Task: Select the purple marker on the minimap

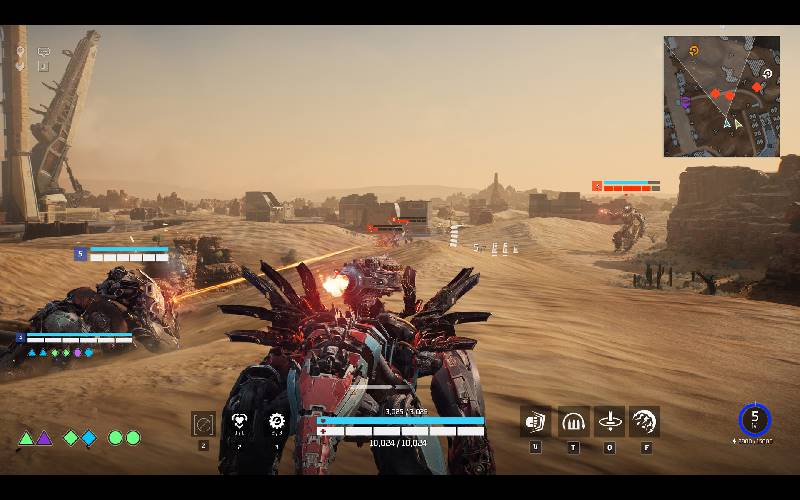Action: coord(685,102)
